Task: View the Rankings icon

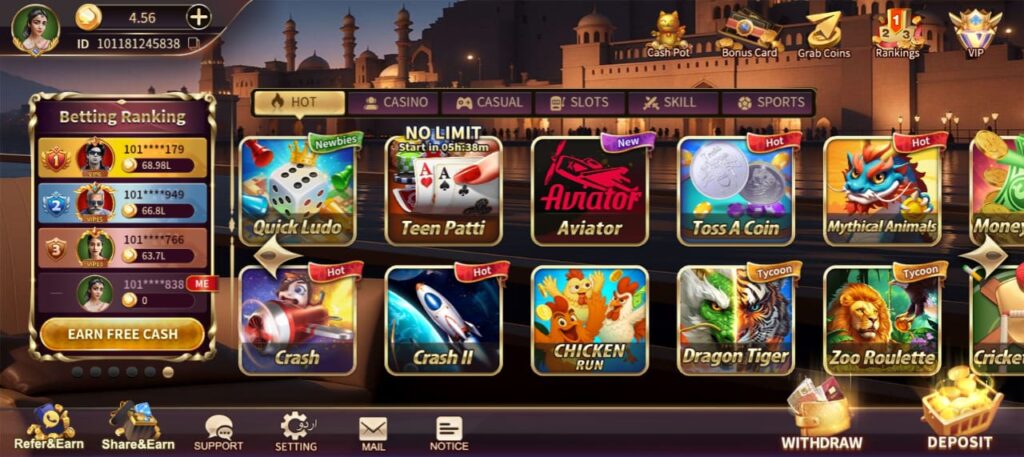Action: [x=897, y=33]
